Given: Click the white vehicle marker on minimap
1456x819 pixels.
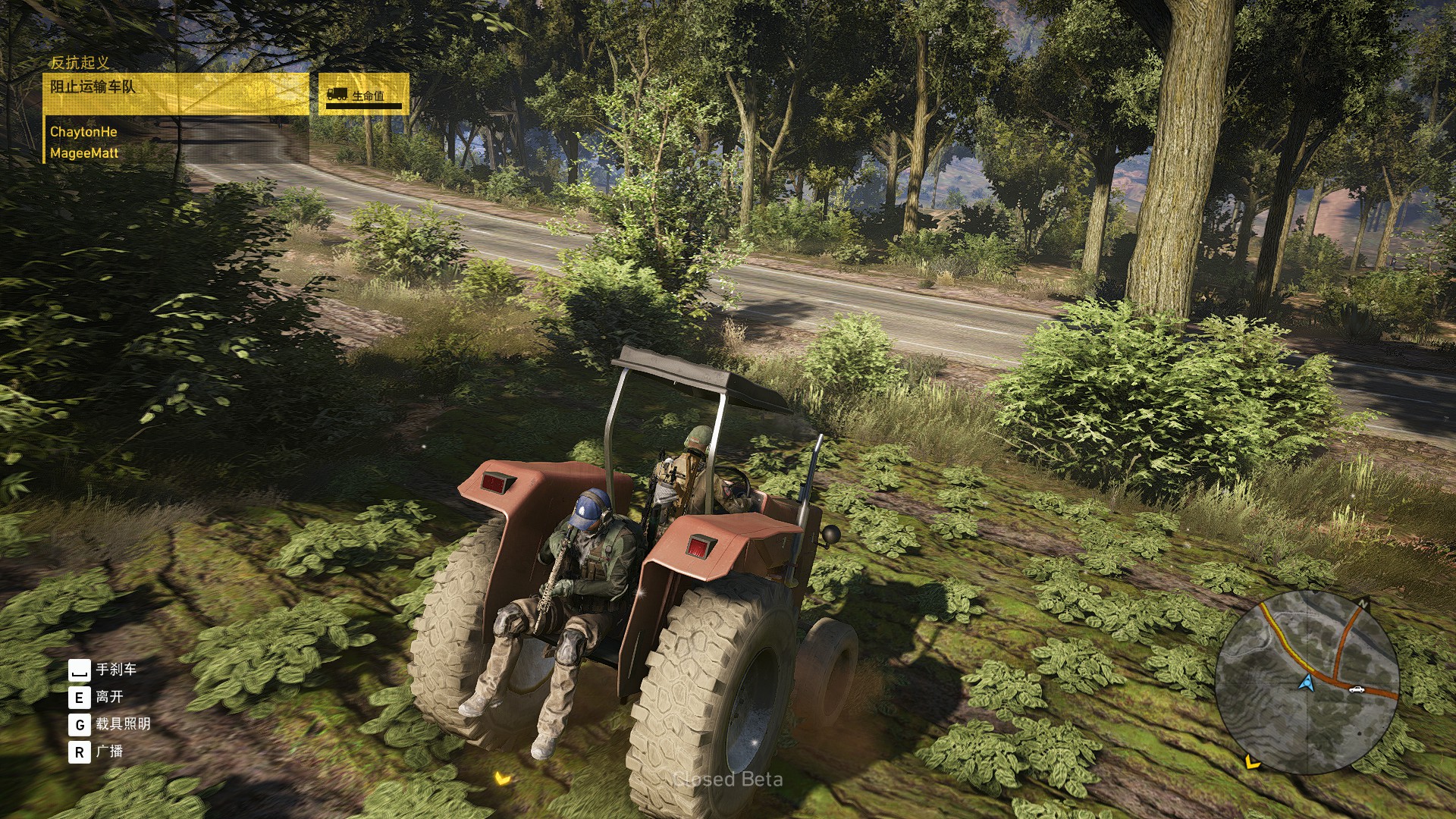Looking at the screenshot, I should (x=1356, y=689).
